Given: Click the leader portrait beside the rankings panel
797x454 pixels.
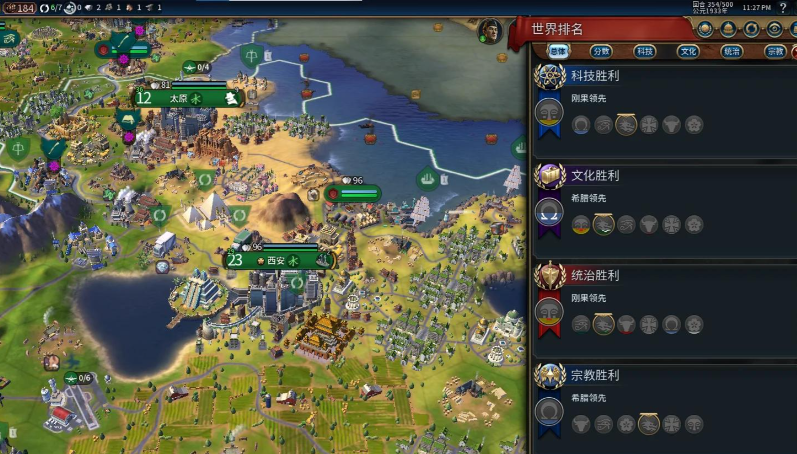Looking at the screenshot, I should point(489,31).
